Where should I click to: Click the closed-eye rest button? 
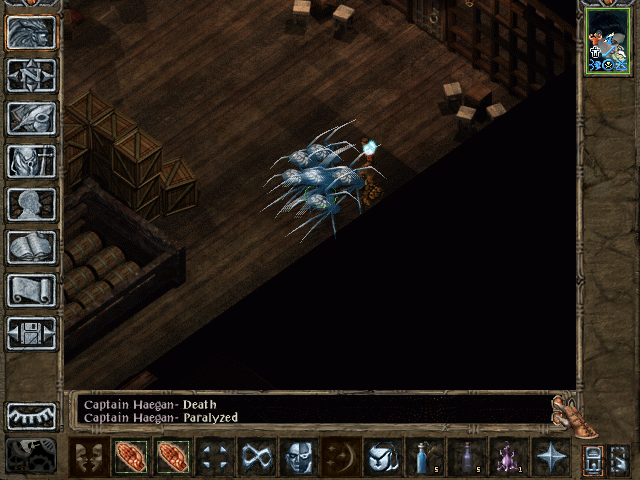31,415
